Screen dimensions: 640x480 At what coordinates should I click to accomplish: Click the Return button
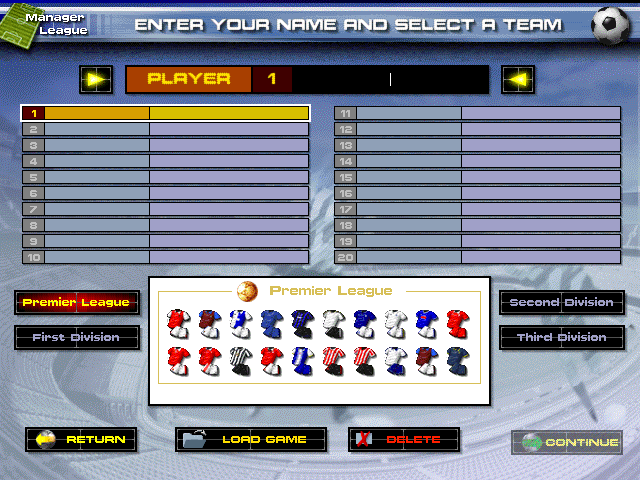point(81,440)
